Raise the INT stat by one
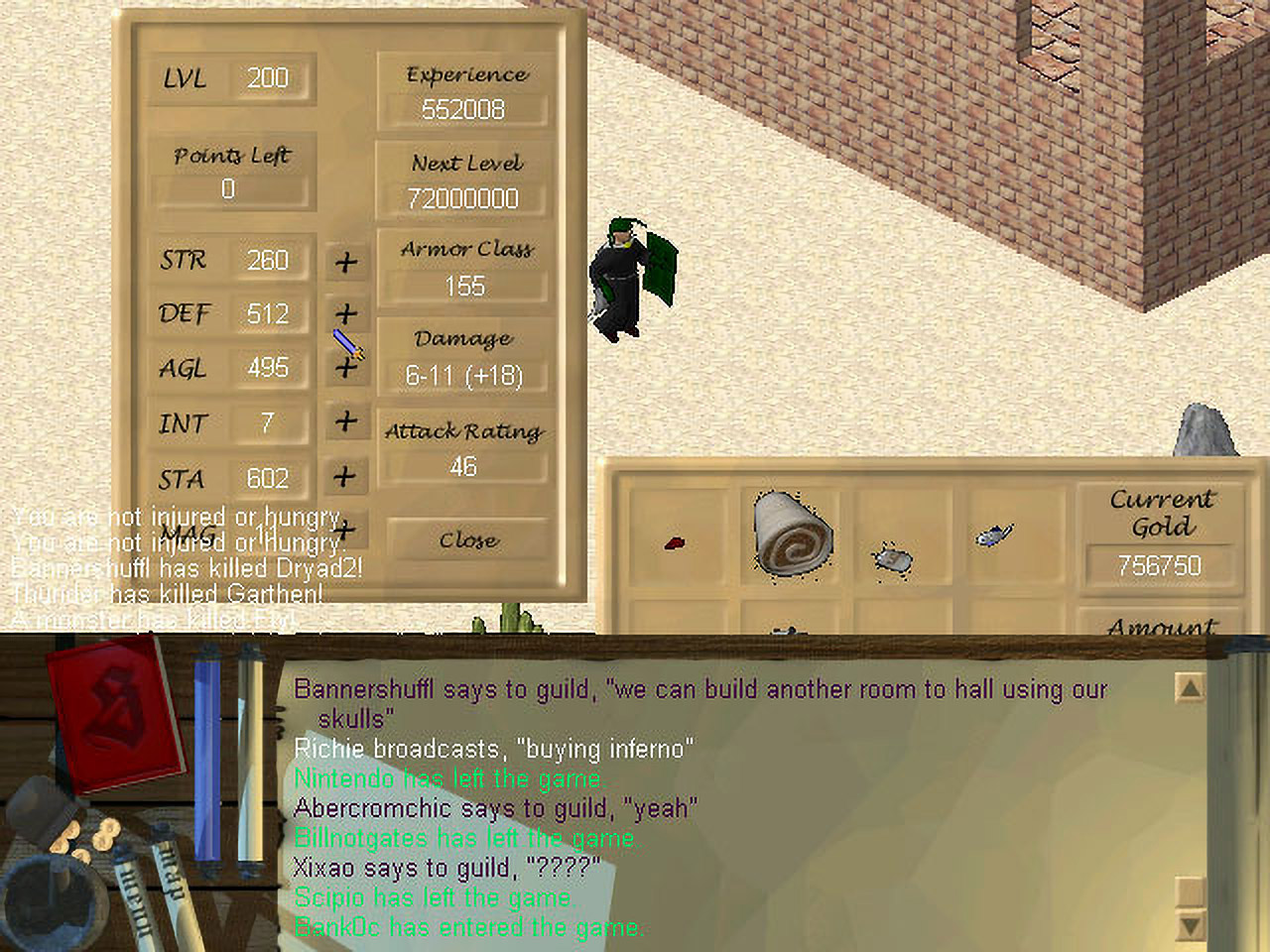Image resolution: width=1270 pixels, height=952 pixels. click(x=345, y=422)
